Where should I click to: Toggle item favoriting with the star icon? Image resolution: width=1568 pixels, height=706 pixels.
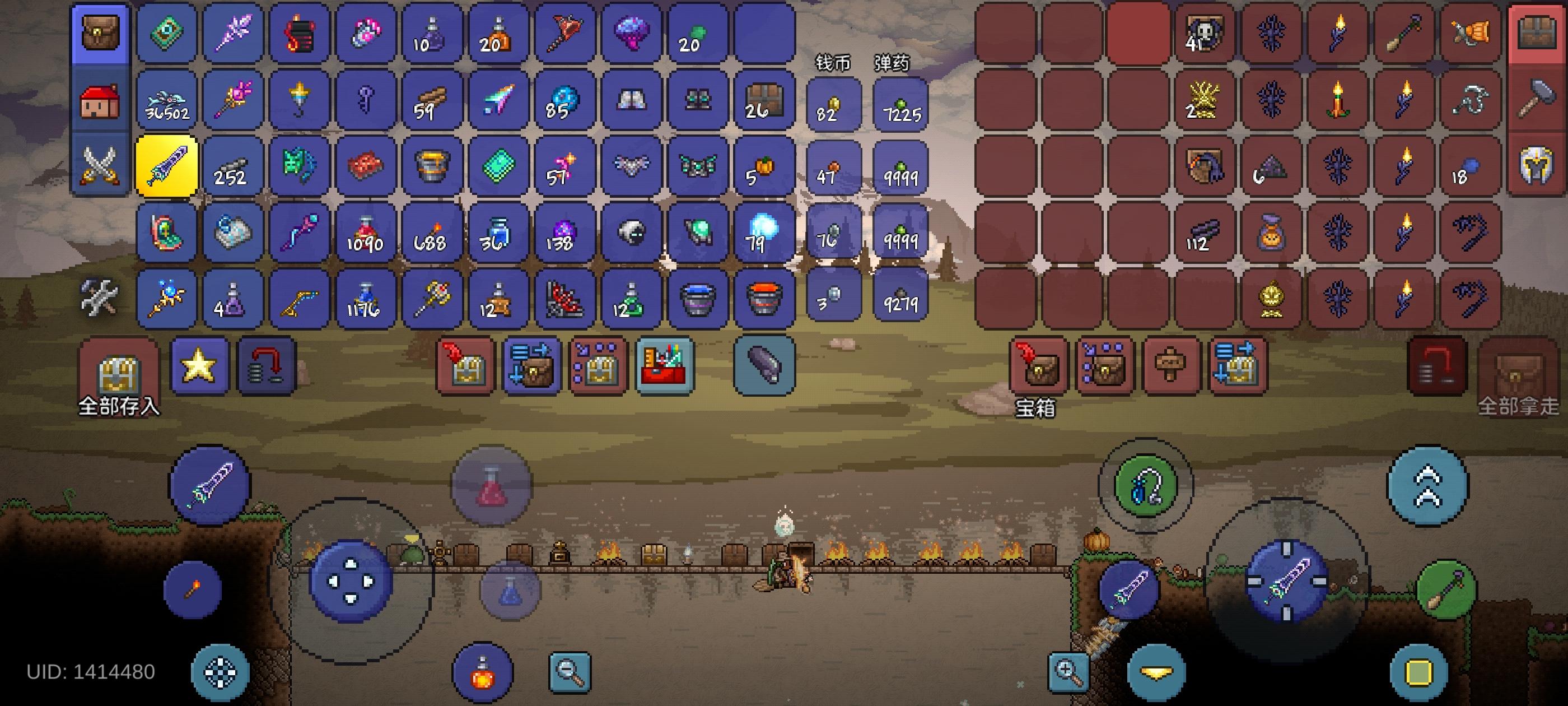click(x=201, y=365)
